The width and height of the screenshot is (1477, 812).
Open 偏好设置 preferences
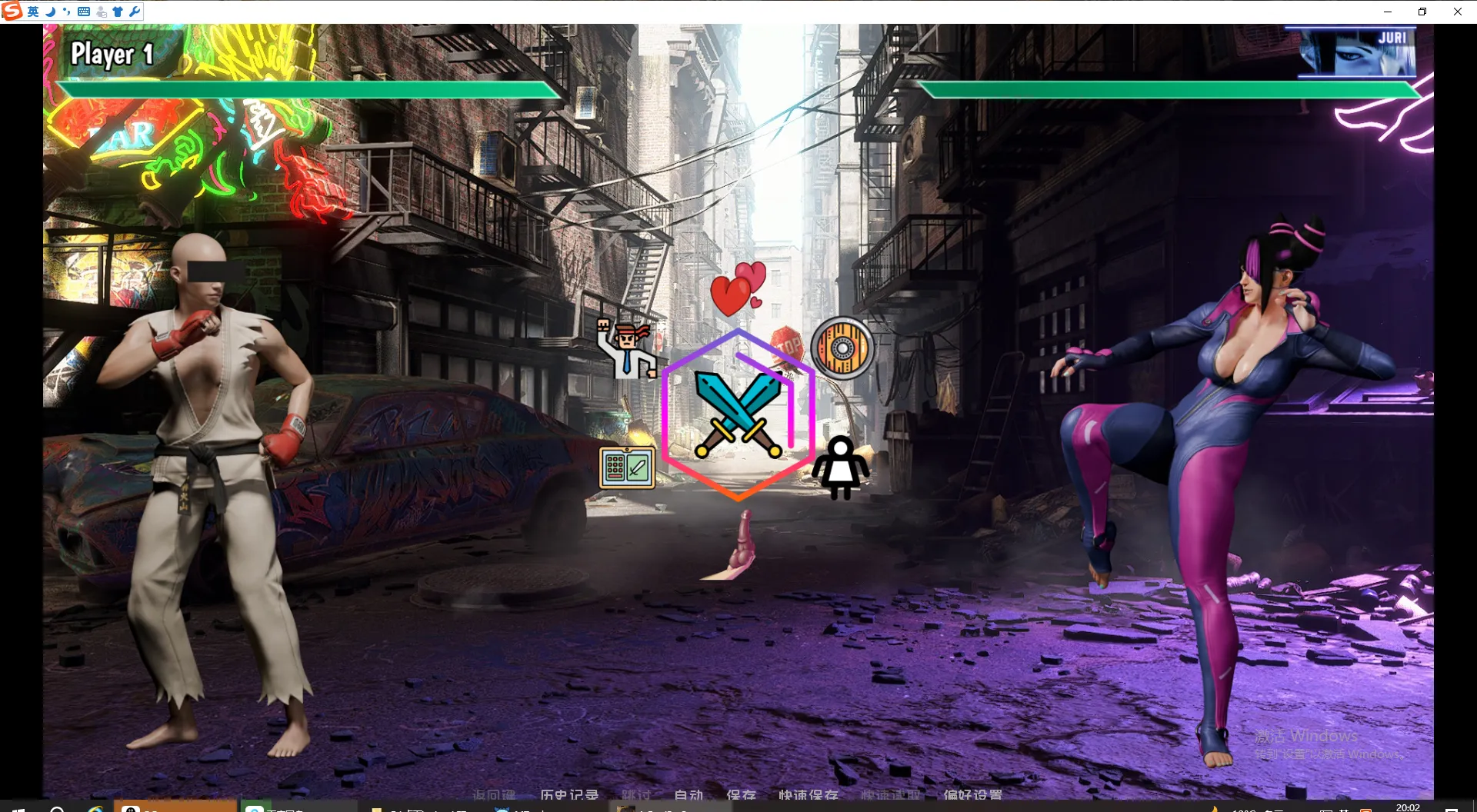pos(973,794)
